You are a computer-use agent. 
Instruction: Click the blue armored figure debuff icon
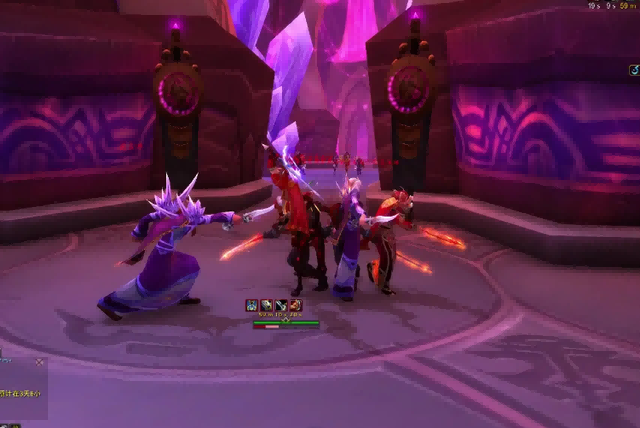coord(252,305)
